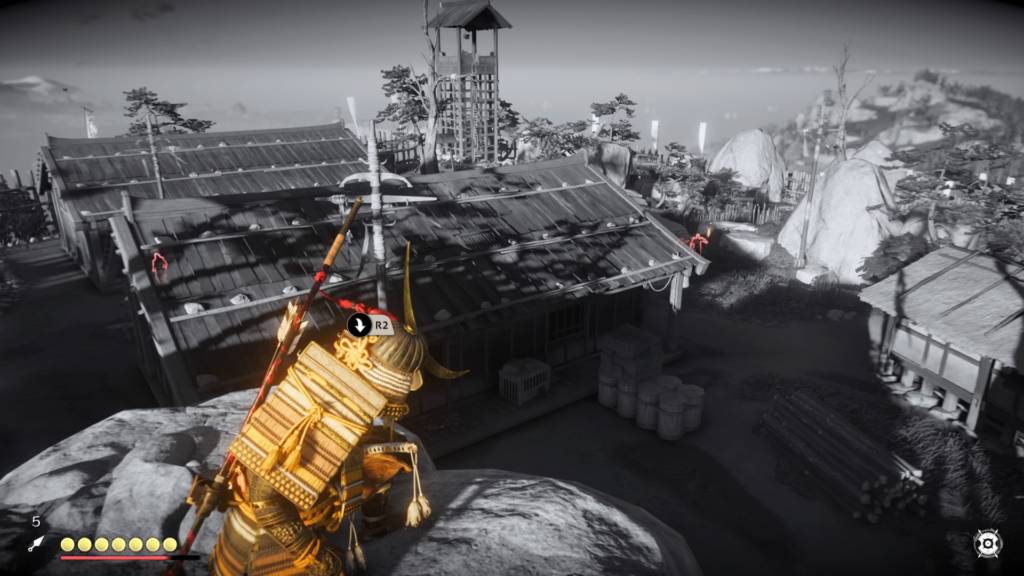
Task: Select the kunai quickfire weapon icon
Action: [x=37, y=544]
